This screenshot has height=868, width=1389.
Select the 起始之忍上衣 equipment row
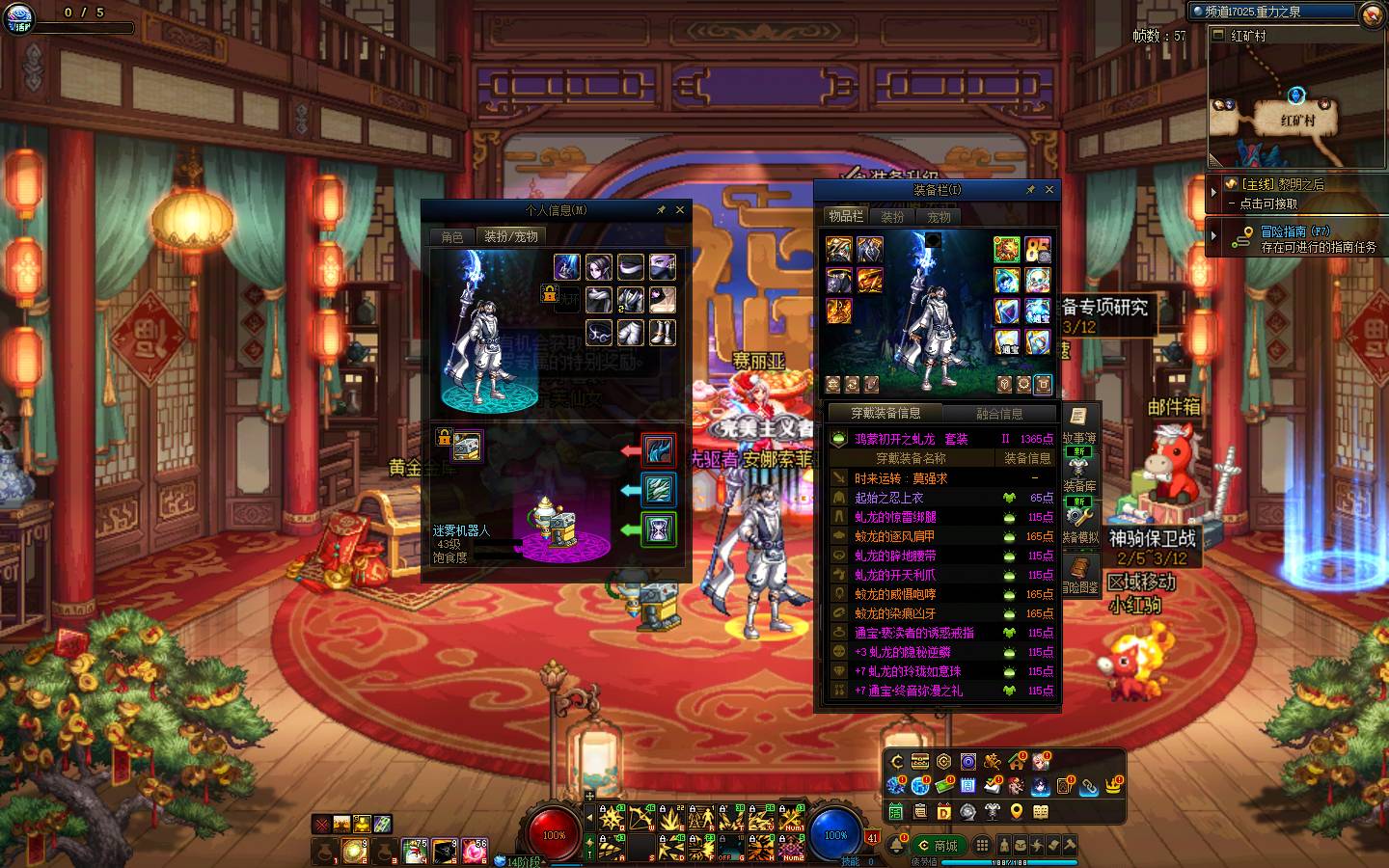[888, 498]
